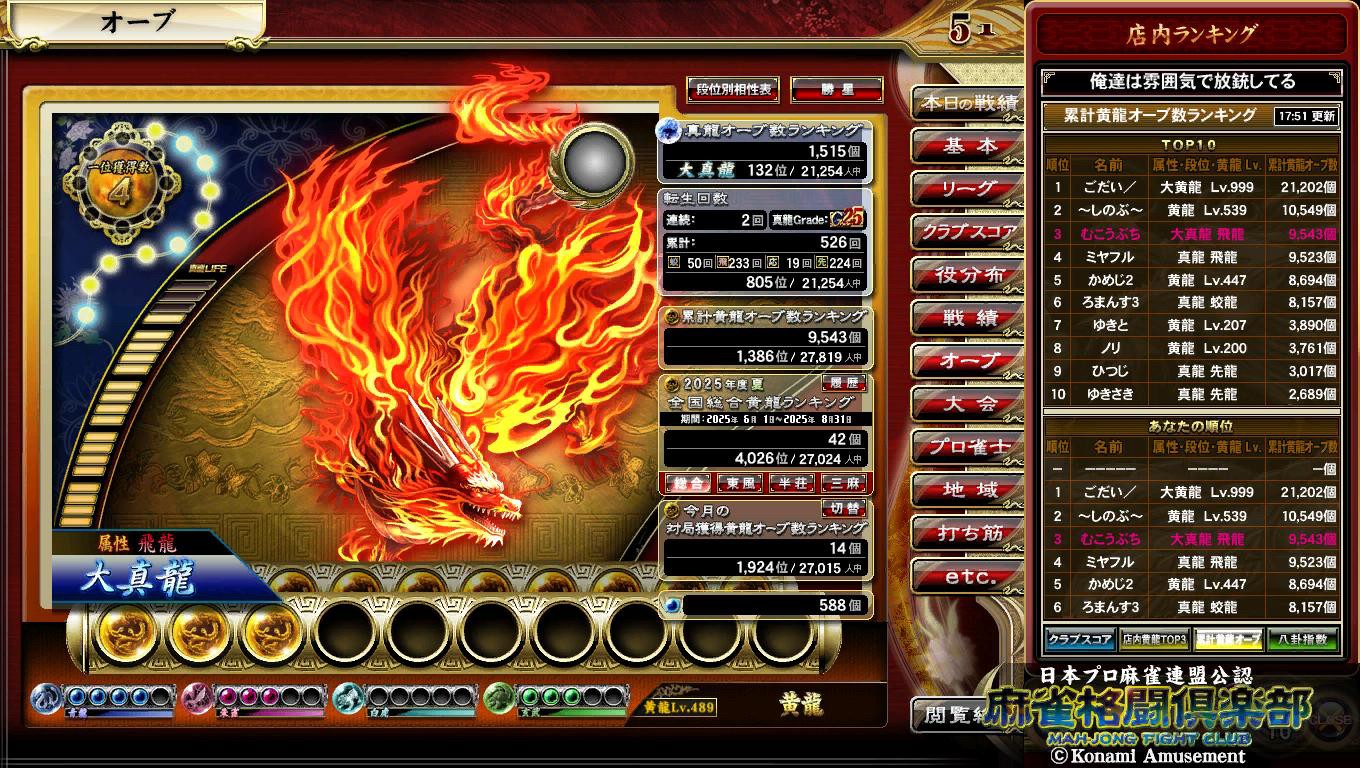Open the プロ雀士 menu entry

(967, 447)
